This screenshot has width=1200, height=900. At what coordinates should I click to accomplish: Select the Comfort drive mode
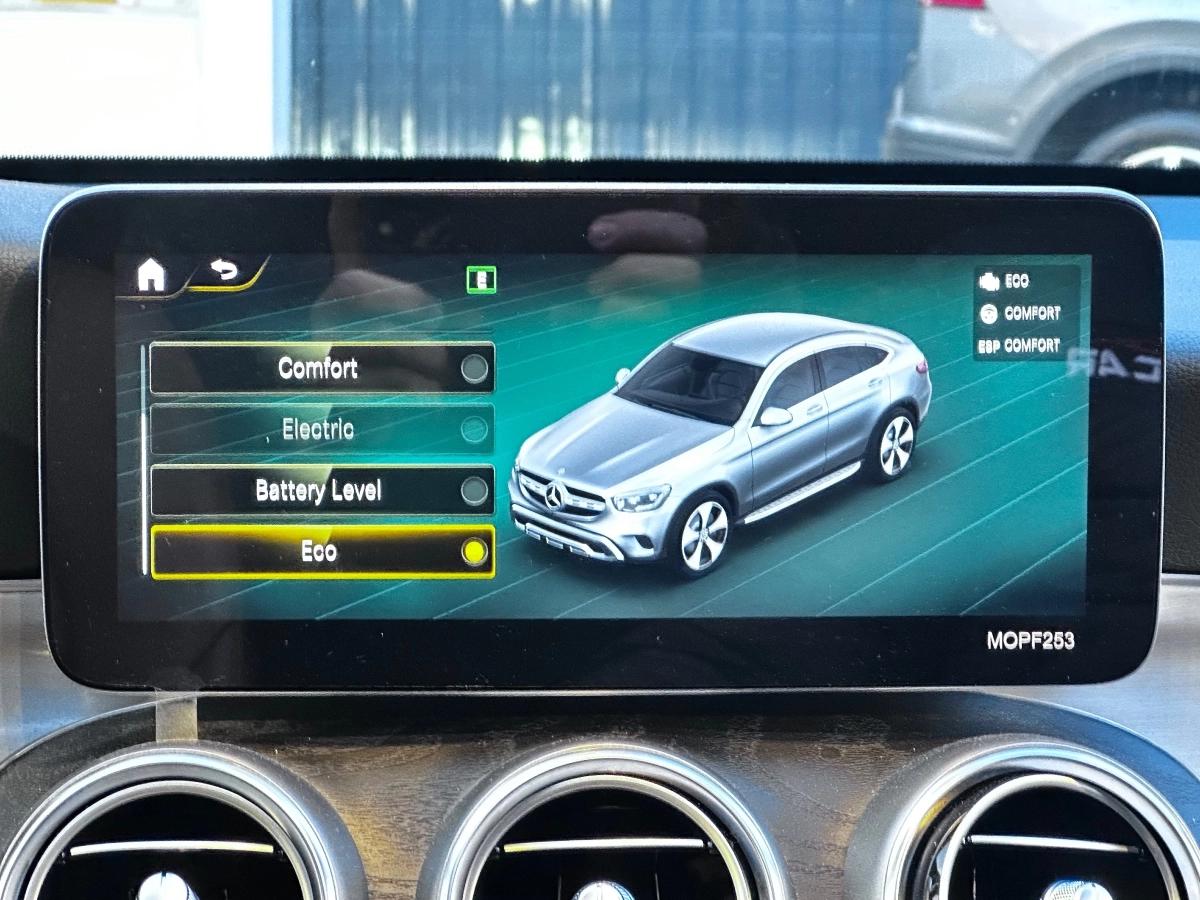click(322, 368)
